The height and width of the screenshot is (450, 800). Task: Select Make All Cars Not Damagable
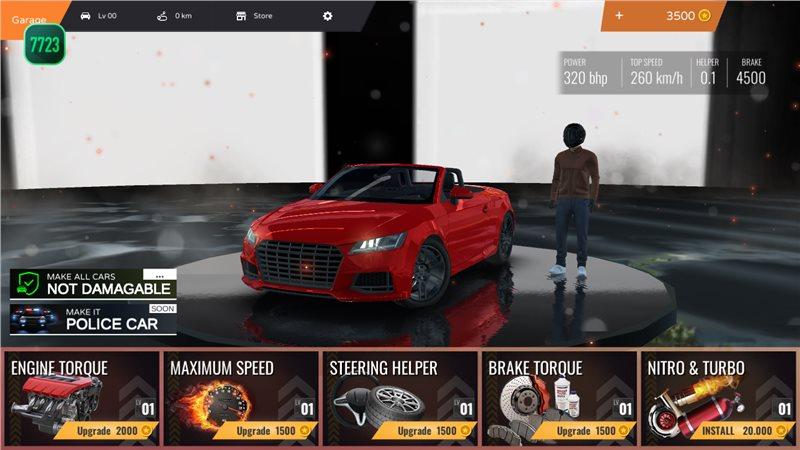(94, 284)
